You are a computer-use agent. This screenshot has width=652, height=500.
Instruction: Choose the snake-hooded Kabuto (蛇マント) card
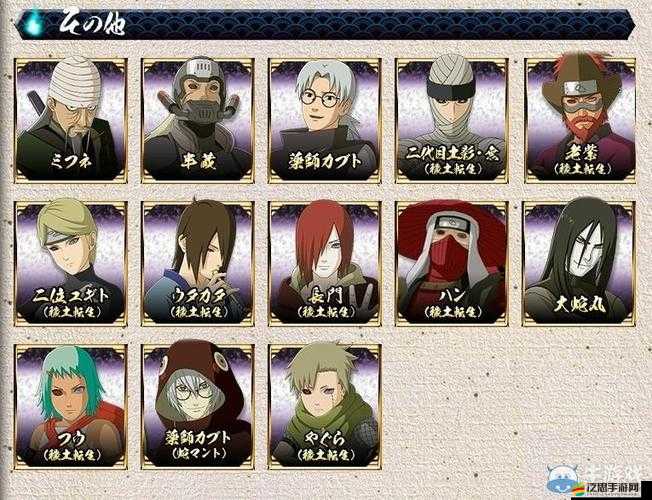pyautogui.click(x=198, y=407)
